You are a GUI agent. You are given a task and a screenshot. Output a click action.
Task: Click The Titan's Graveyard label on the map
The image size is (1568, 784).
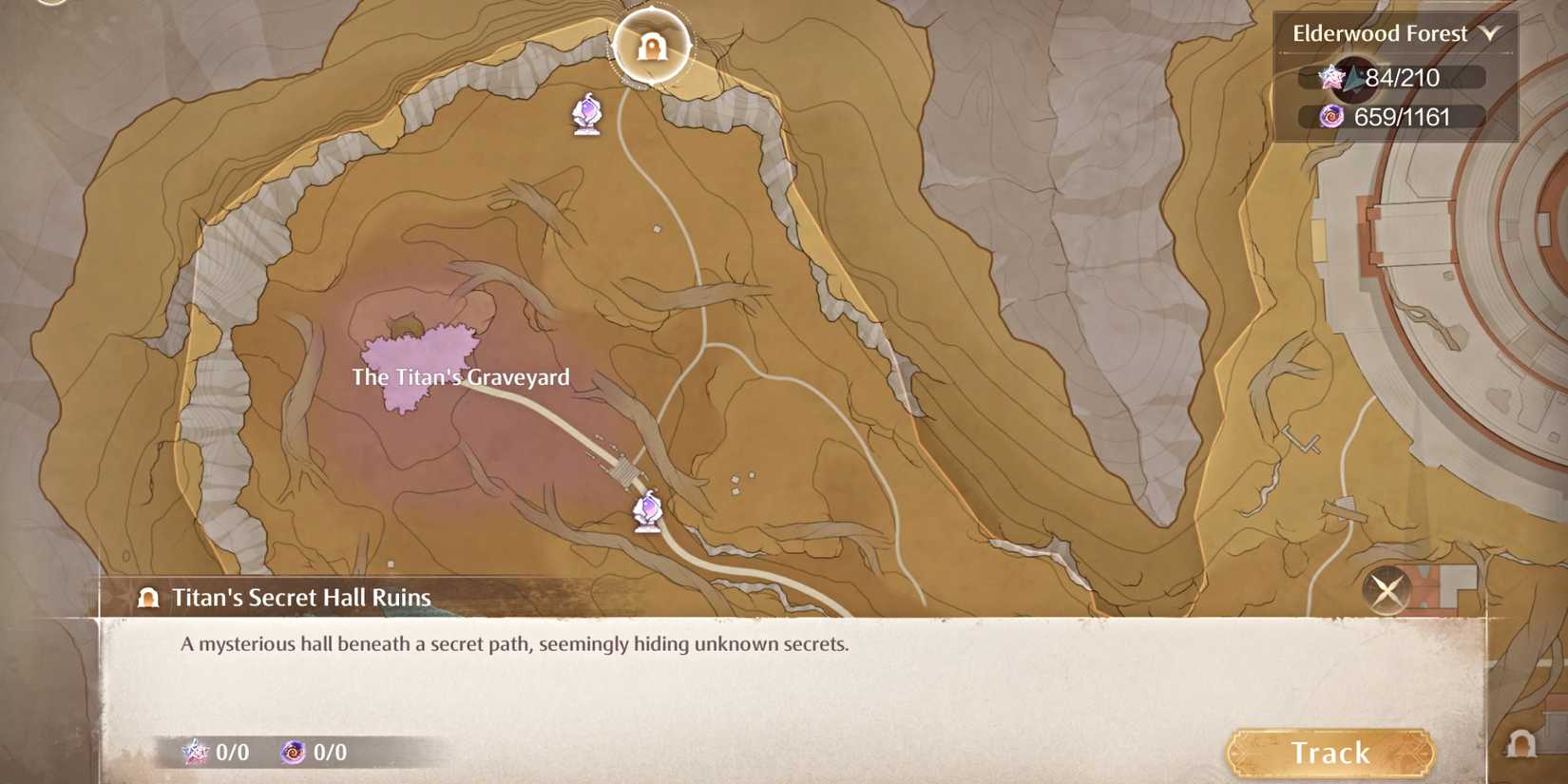[459, 377]
